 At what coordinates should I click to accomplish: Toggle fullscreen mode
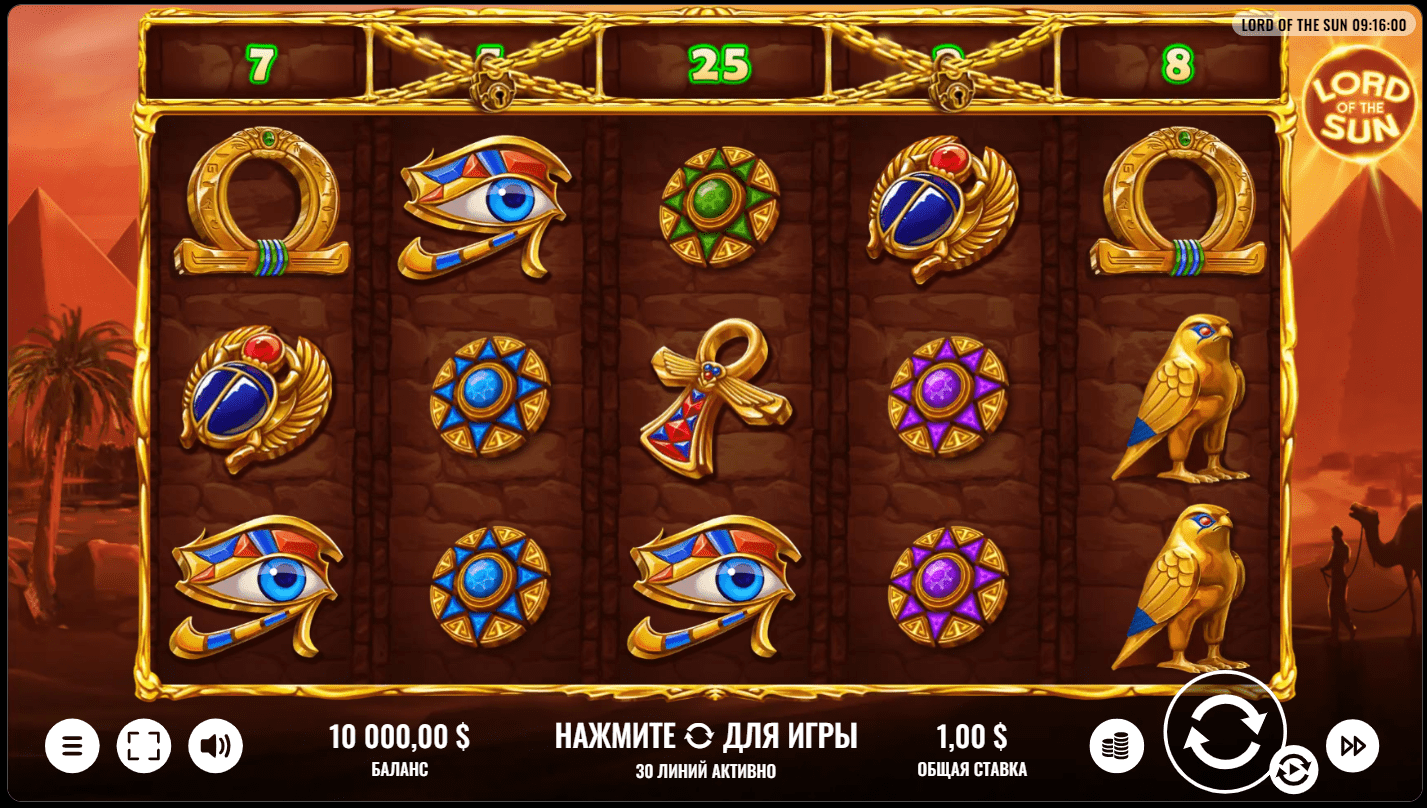(x=144, y=745)
